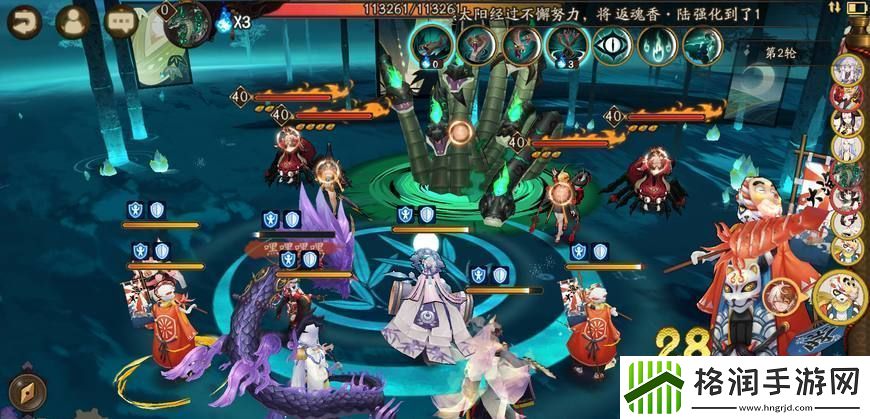Click the round 2 indicator panel
870x419 pixels.
(x=787, y=52)
